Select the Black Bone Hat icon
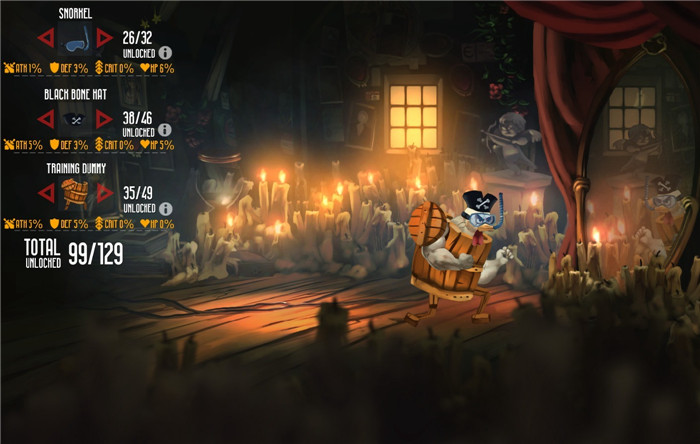The height and width of the screenshot is (444, 700). [75, 118]
